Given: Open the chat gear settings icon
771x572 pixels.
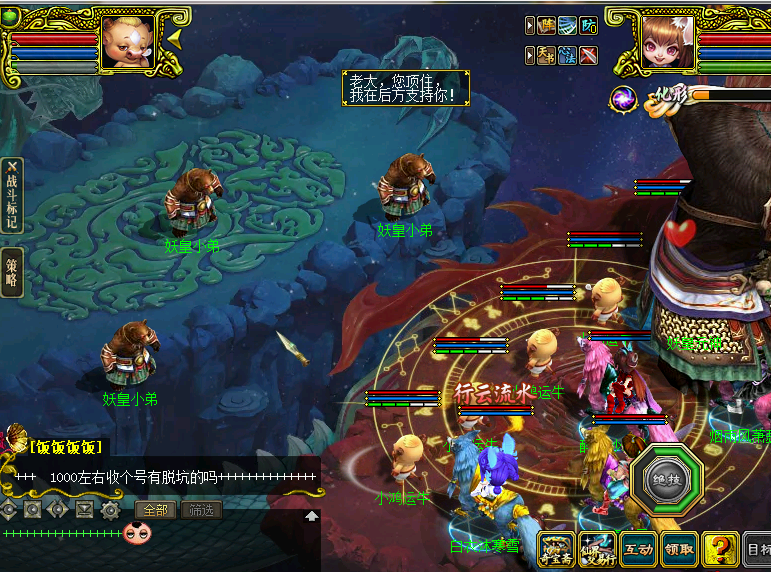Looking at the screenshot, I should pyautogui.click(x=110, y=510).
